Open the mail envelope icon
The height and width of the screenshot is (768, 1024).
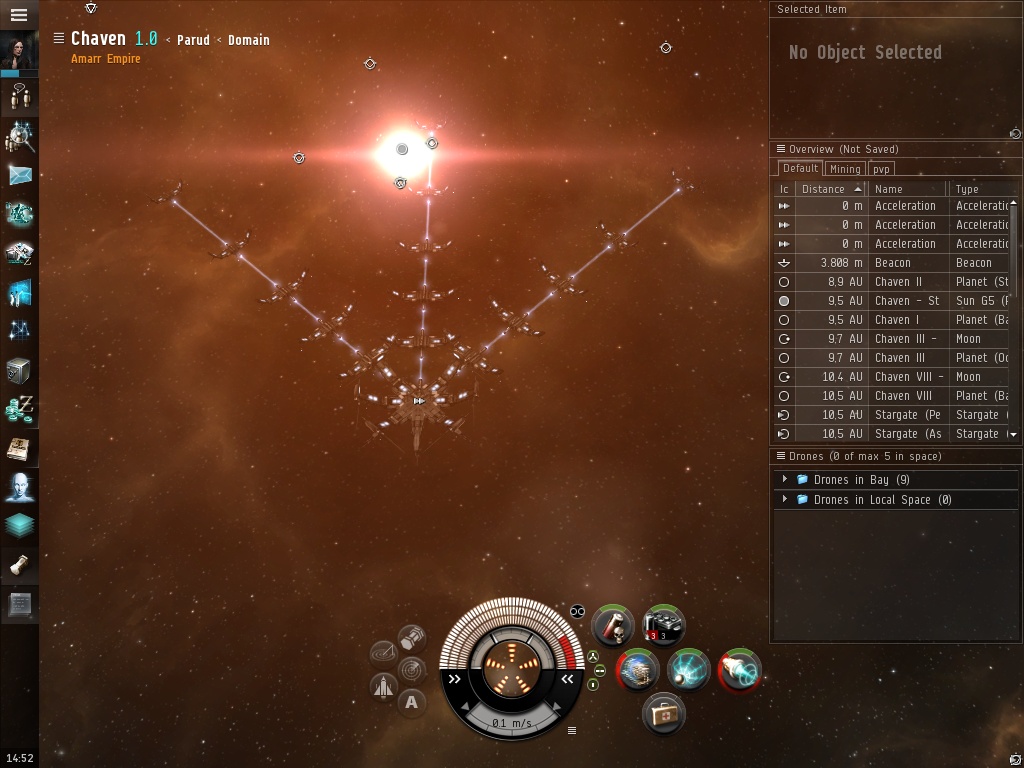[20, 175]
